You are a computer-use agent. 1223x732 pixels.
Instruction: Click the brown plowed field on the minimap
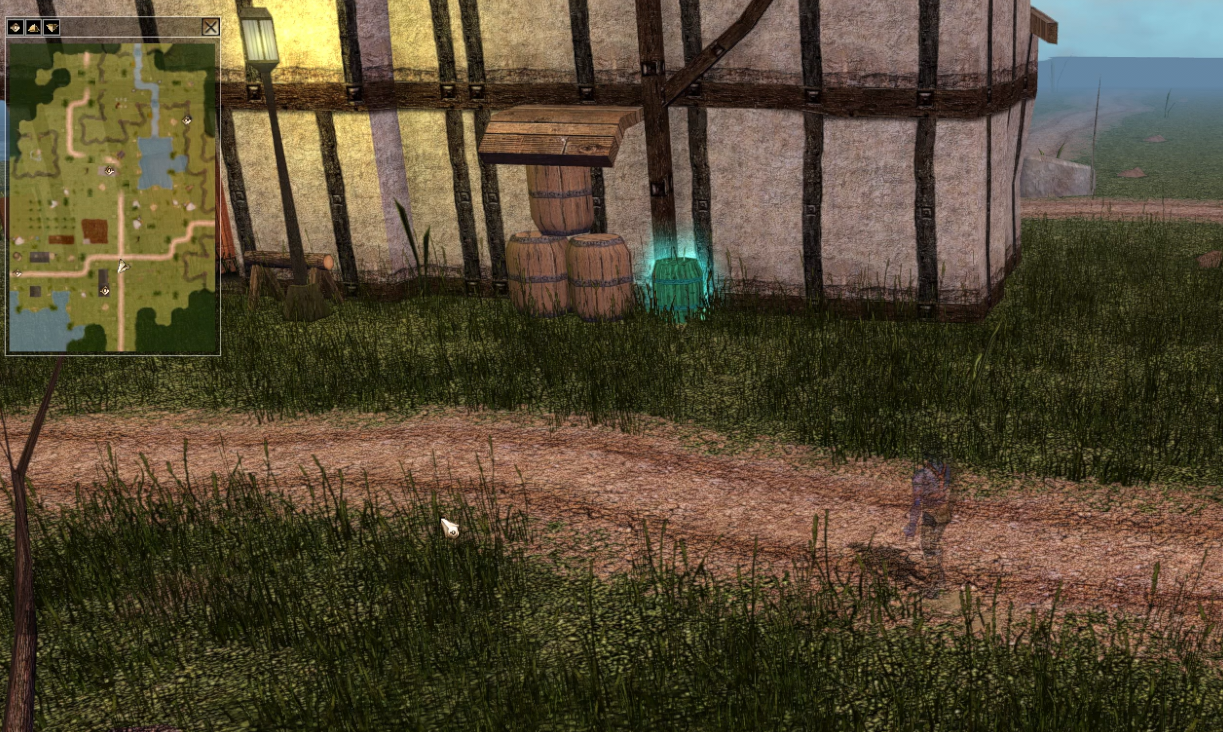pyautogui.click(x=95, y=231)
